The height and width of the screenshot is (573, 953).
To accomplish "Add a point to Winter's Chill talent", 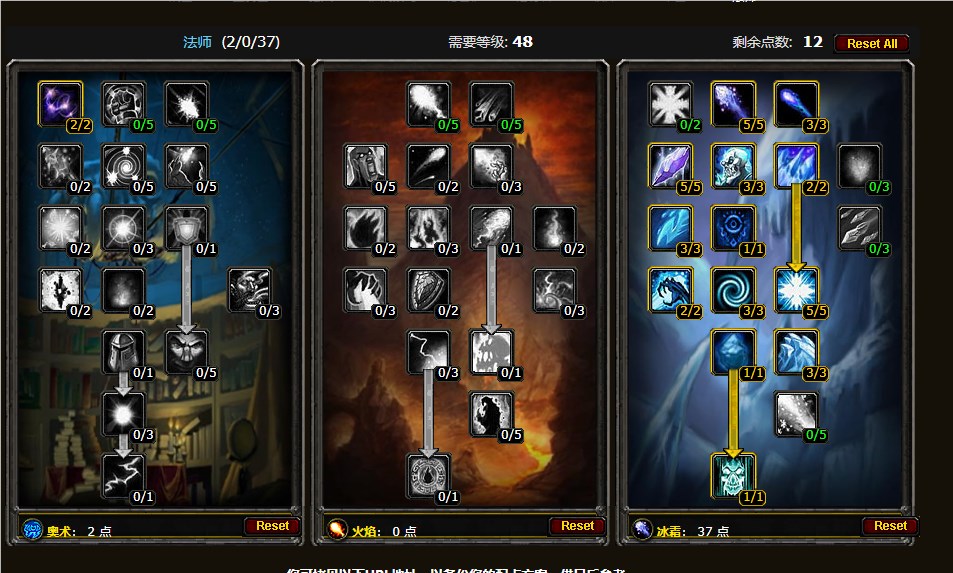I will [796, 413].
